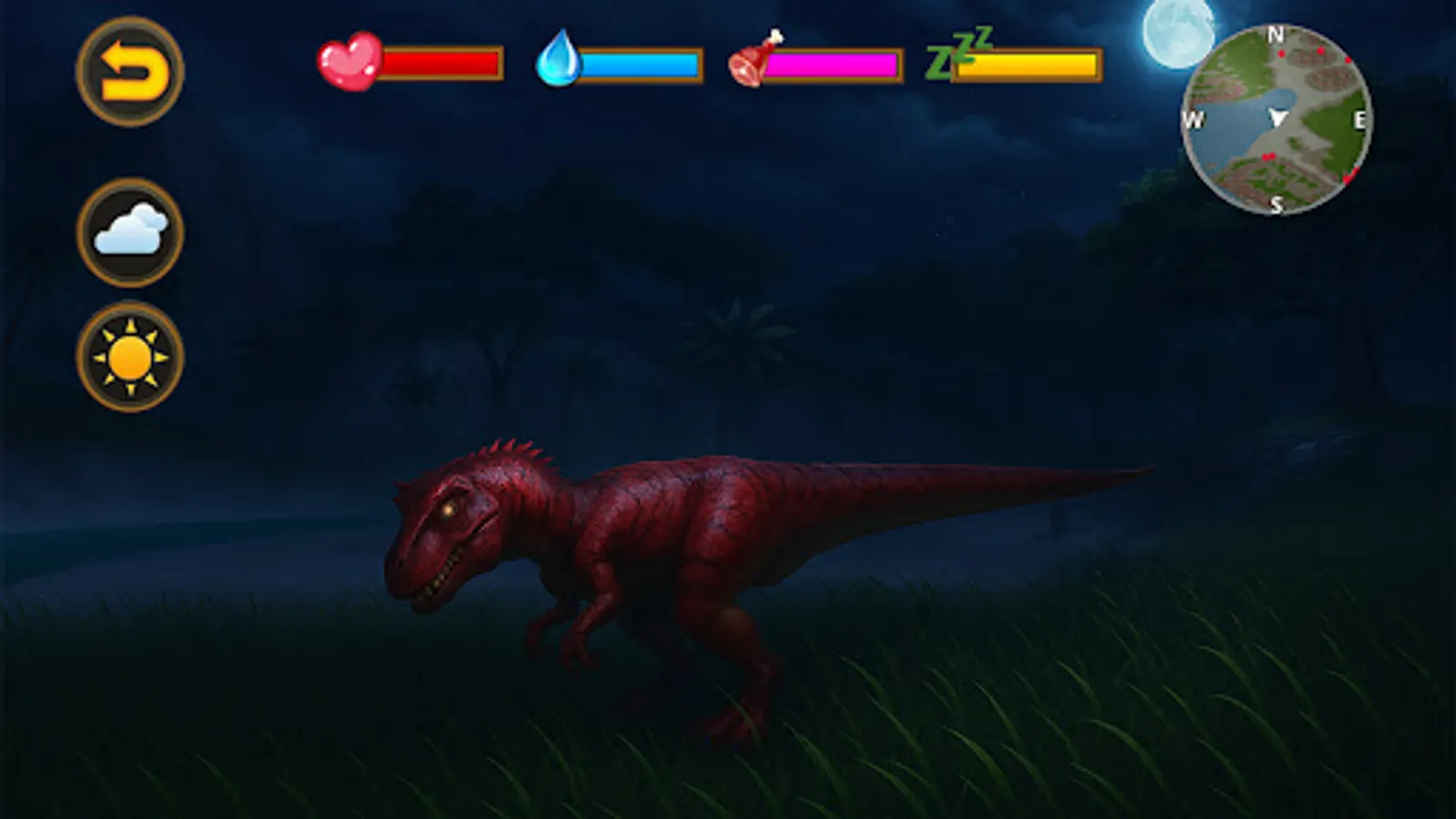Click the heart health icon
Image resolution: width=1456 pixels, height=819 pixels.
(349, 62)
